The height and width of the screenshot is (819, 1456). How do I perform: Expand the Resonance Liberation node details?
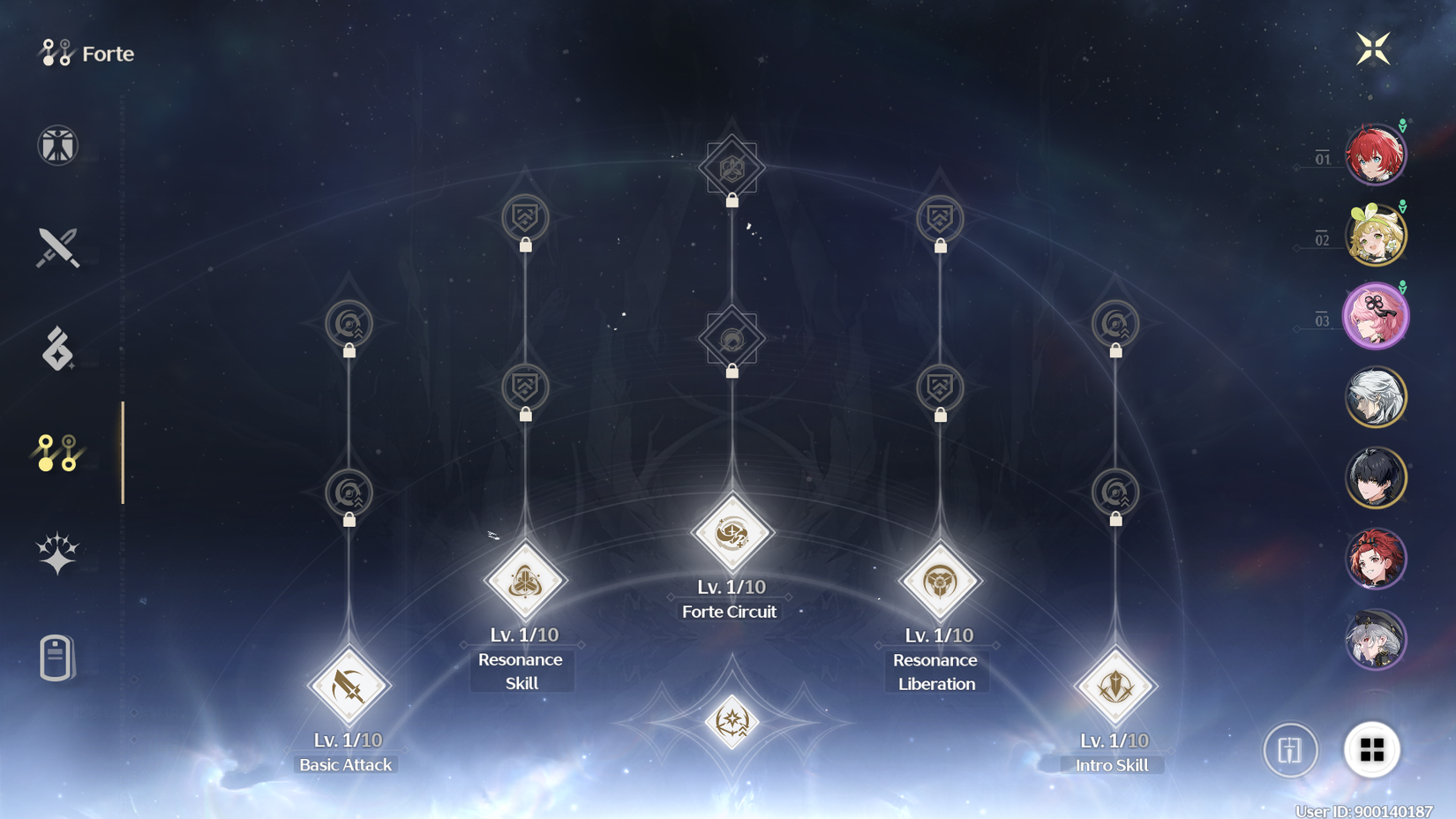937,581
